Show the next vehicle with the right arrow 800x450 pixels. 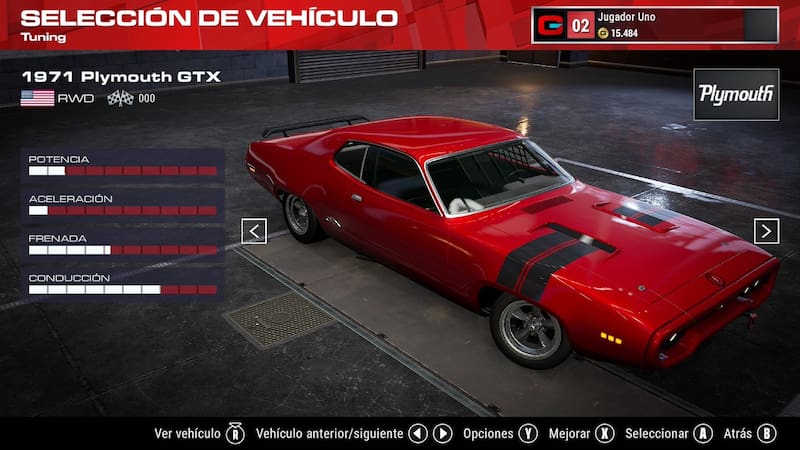(x=766, y=231)
